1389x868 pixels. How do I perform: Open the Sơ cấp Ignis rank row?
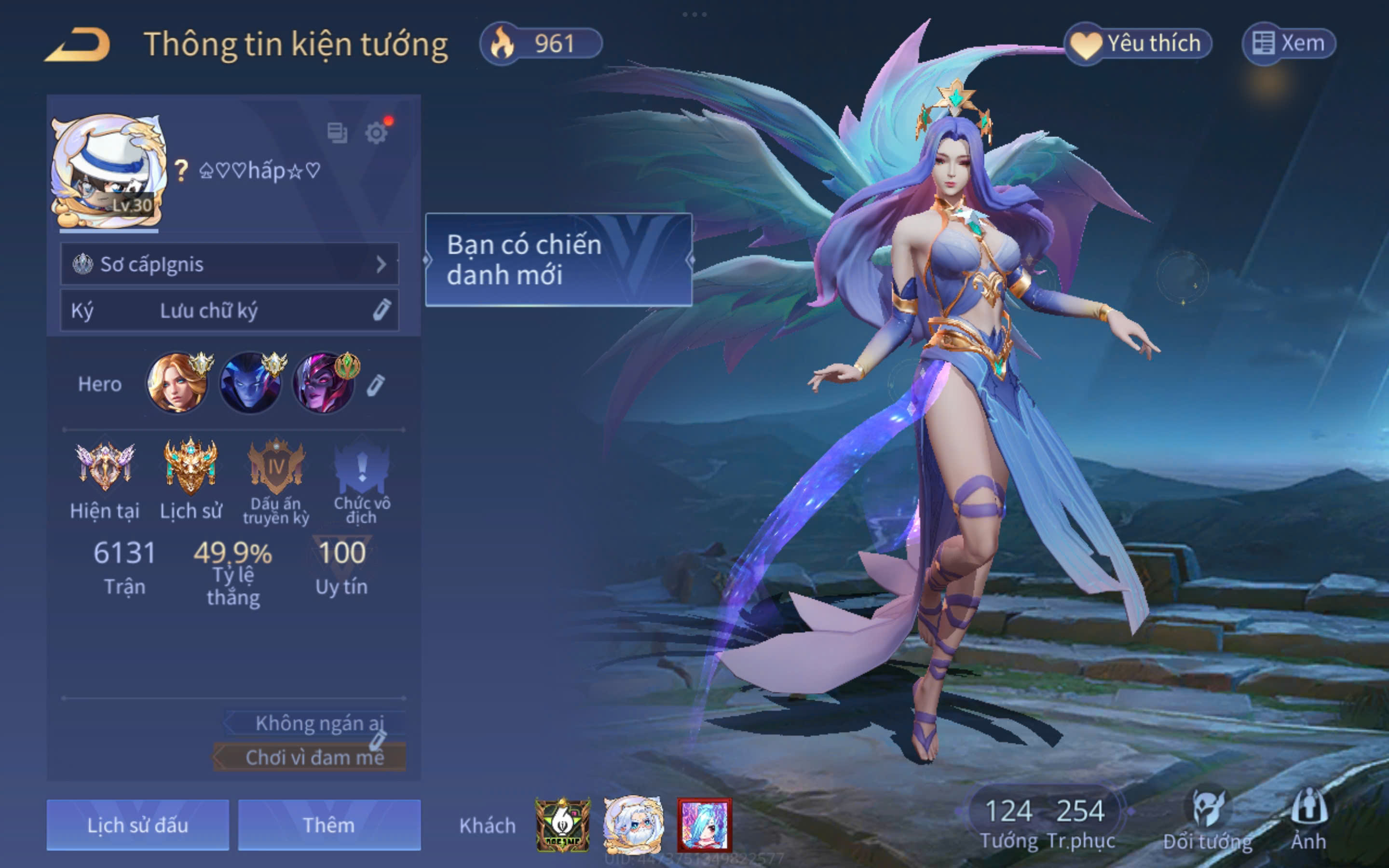[x=230, y=264]
